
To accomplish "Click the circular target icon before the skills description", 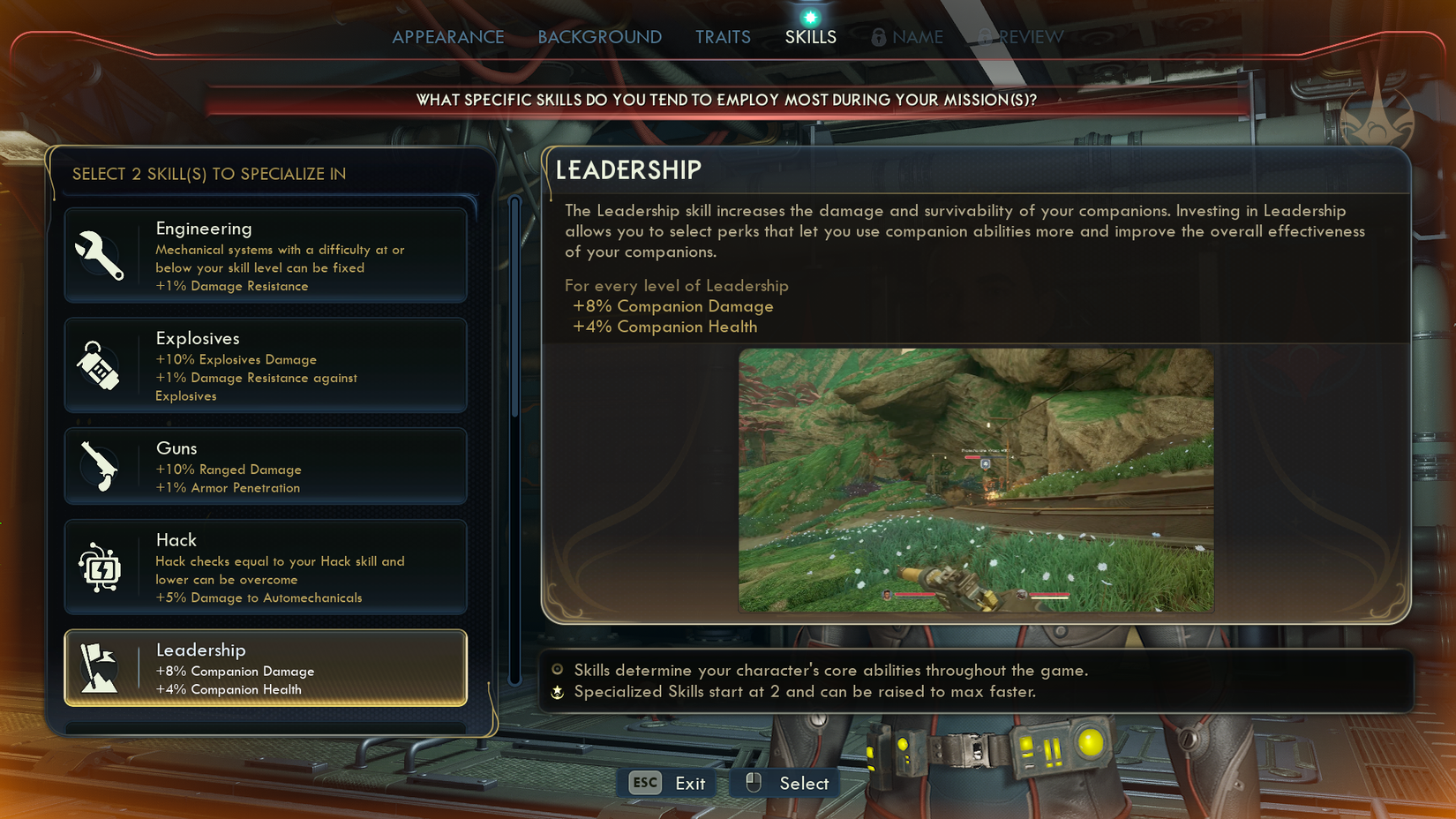I will pos(557,671).
